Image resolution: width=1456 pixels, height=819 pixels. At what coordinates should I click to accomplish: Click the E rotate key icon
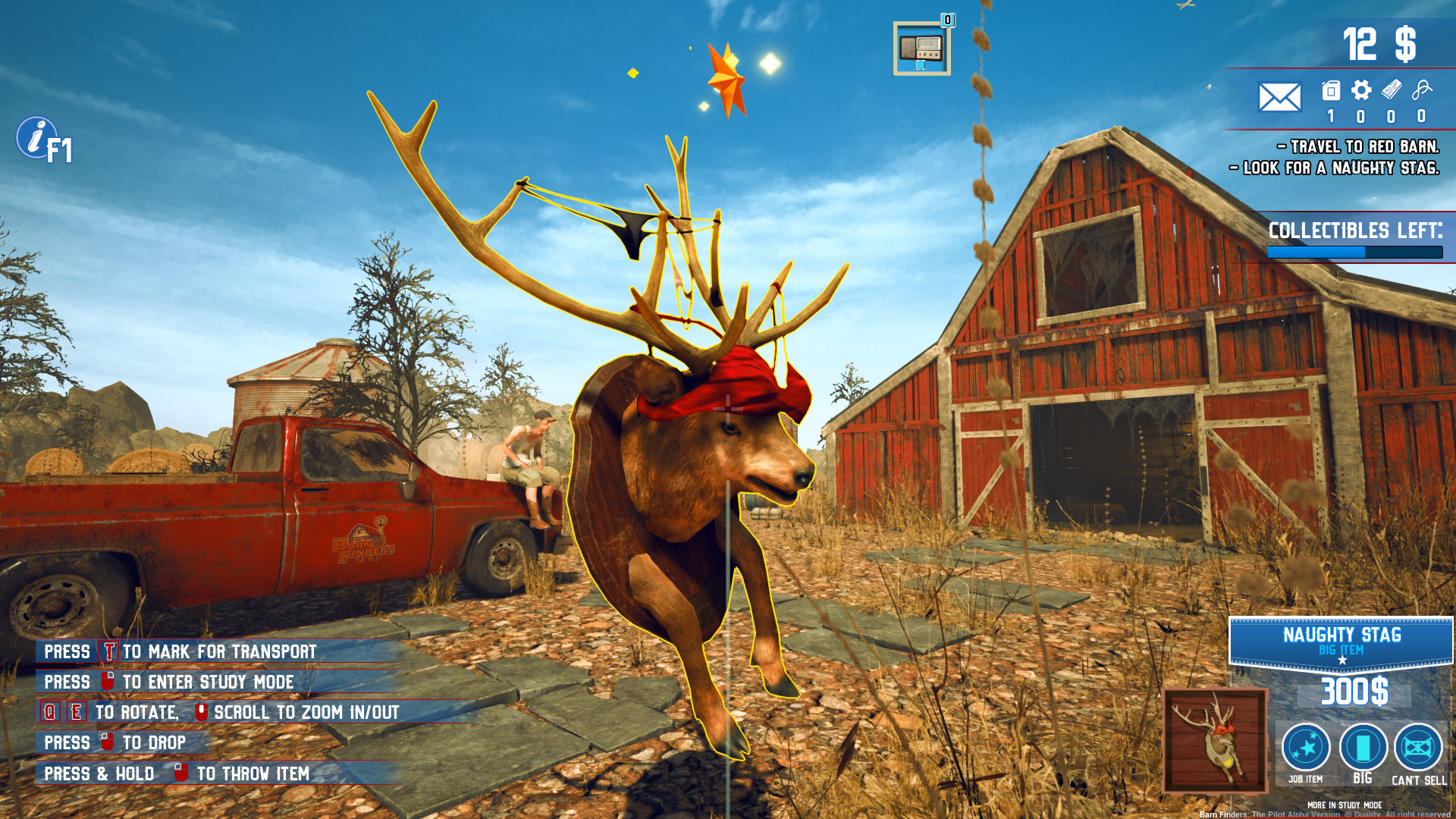pyautogui.click(x=75, y=713)
